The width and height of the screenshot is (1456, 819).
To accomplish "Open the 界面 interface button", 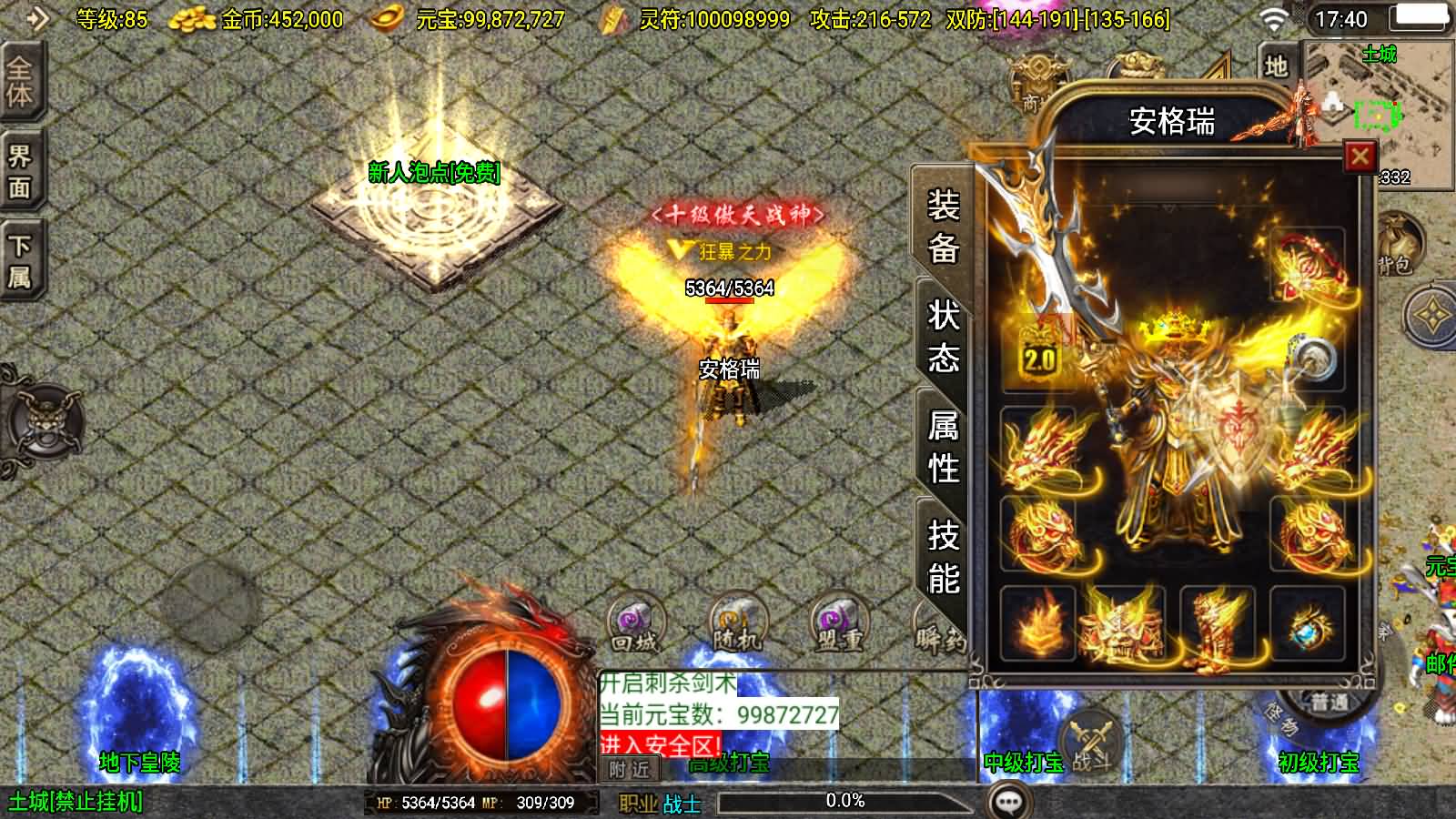I will 20,172.
